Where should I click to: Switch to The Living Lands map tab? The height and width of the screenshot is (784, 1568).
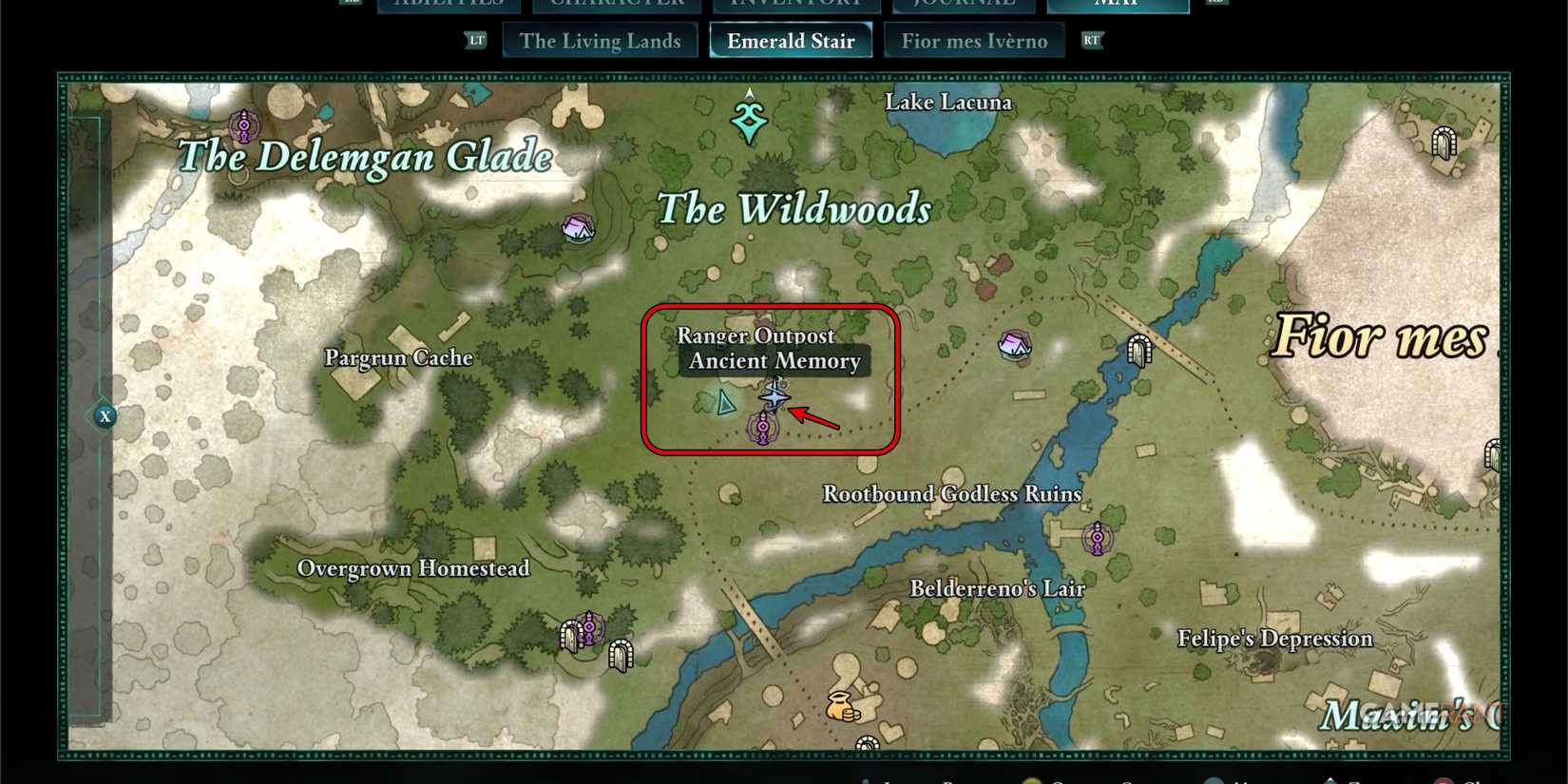pos(599,40)
